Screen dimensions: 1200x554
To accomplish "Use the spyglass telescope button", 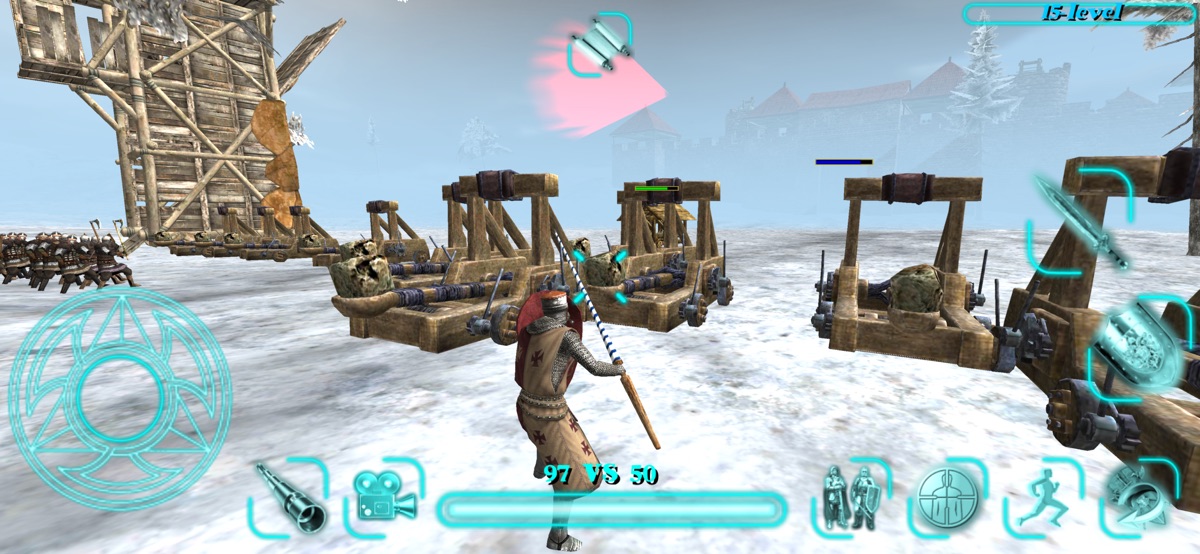I will pos(289,496).
